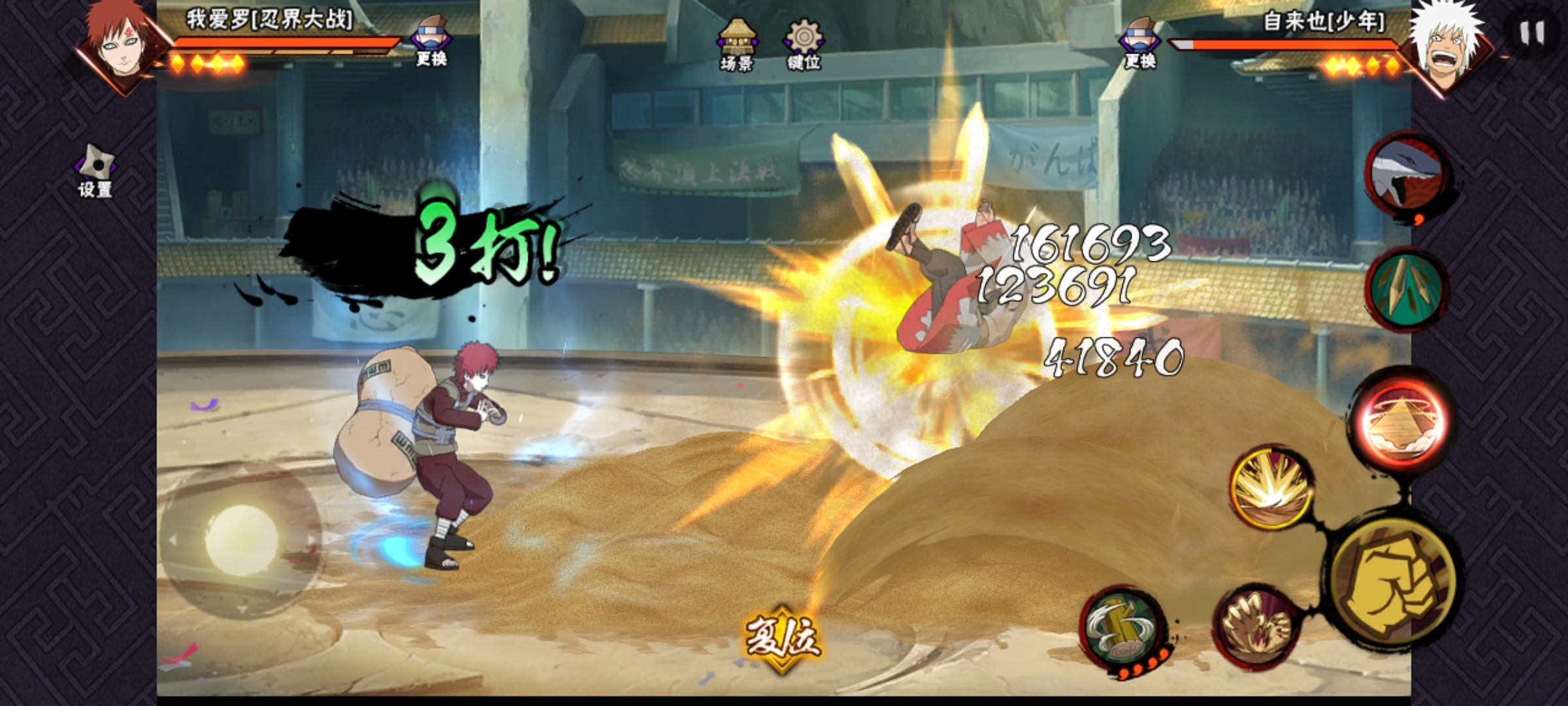Tap Gaara's character portrait

click(x=121, y=41)
